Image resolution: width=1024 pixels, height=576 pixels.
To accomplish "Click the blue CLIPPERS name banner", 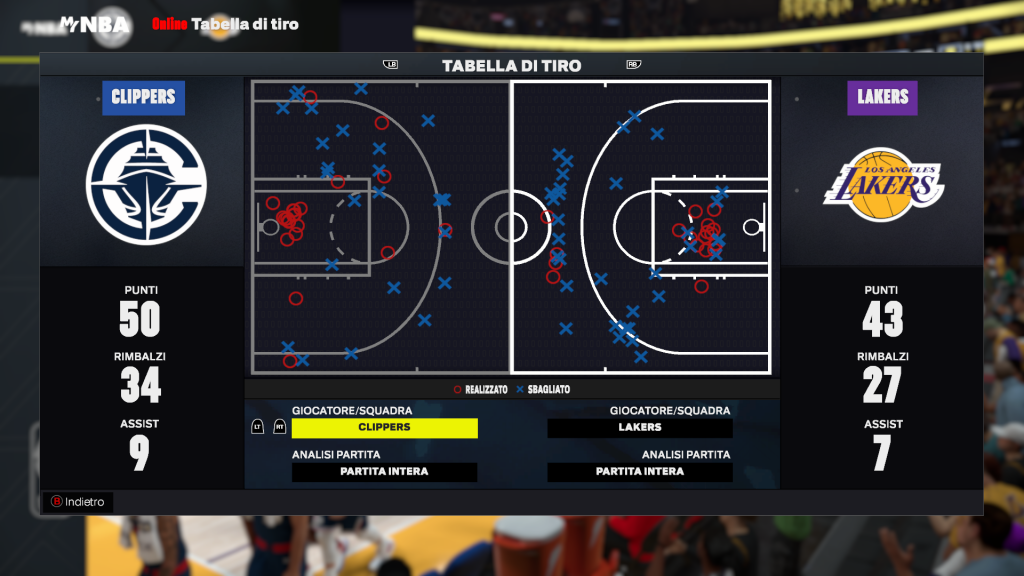I will tap(143, 97).
